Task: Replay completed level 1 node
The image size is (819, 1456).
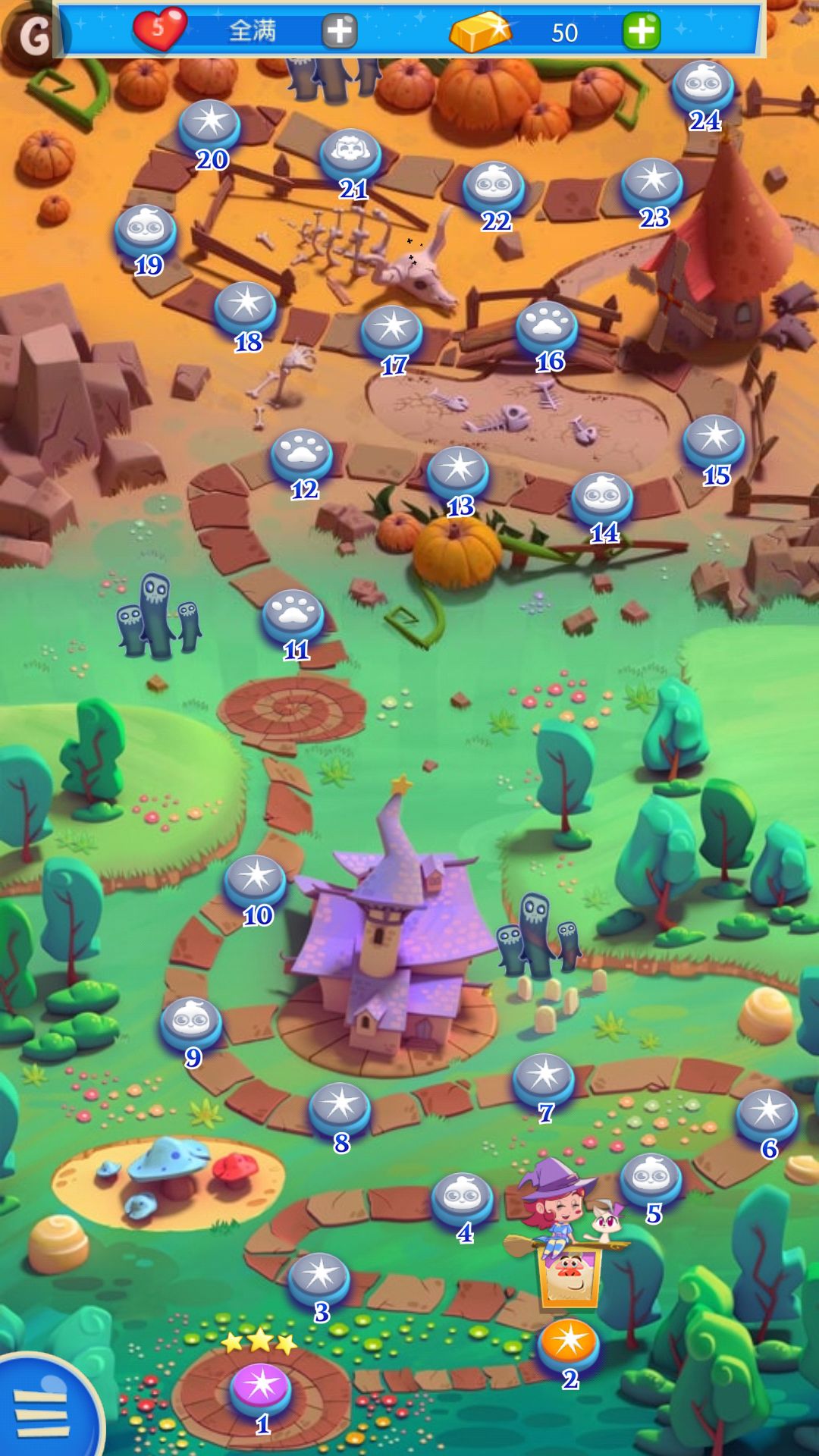Action: point(261,1386)
